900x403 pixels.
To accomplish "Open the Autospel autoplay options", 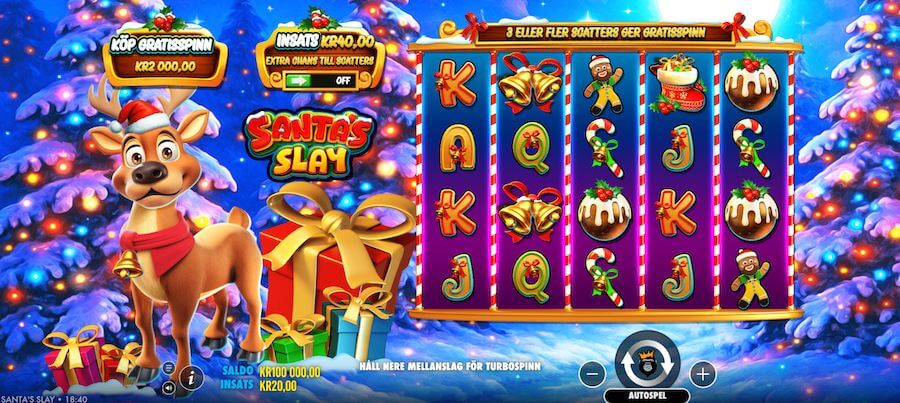I will (x=647, y=395).
